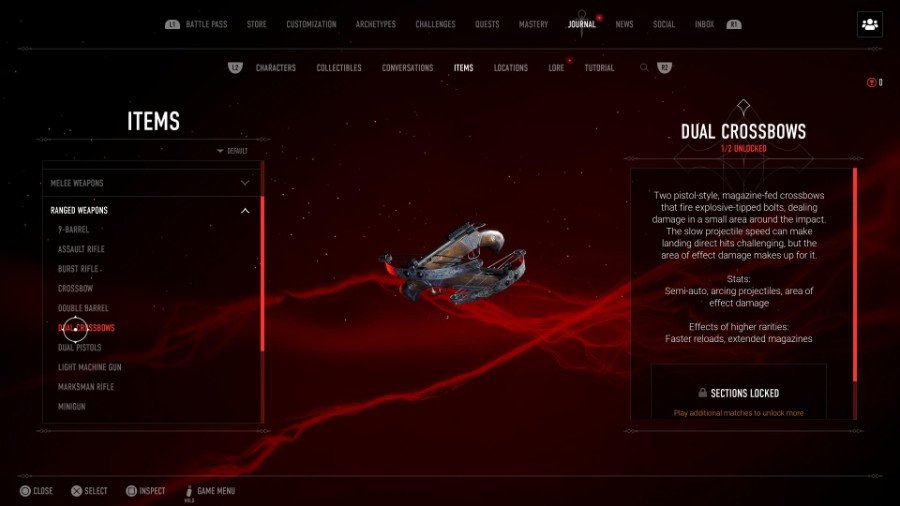
Task: Open the social friends icon
Action: point(869,25)
